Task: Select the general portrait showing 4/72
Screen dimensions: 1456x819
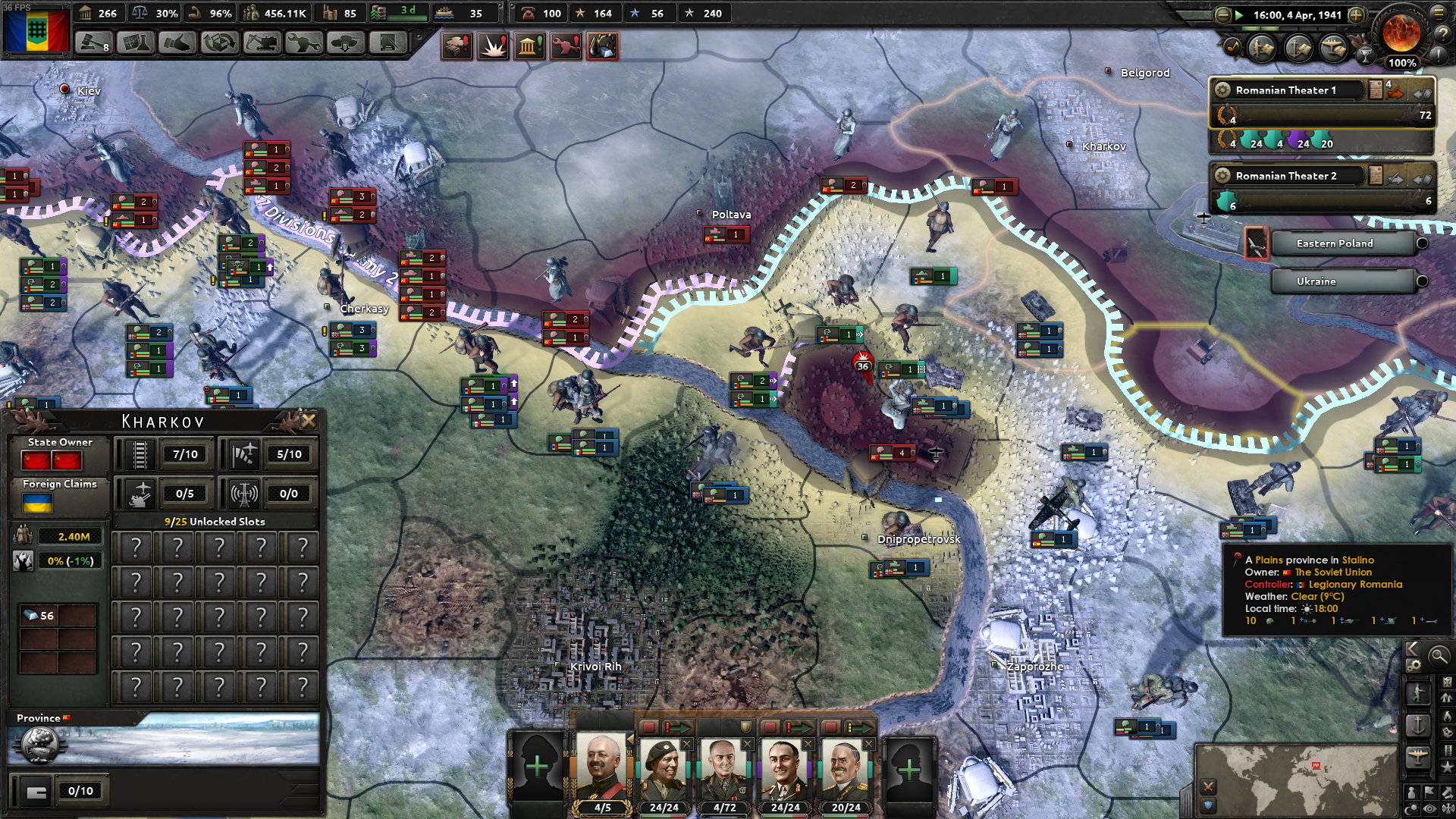Action: pyautogui.click(x=723, y=772)
